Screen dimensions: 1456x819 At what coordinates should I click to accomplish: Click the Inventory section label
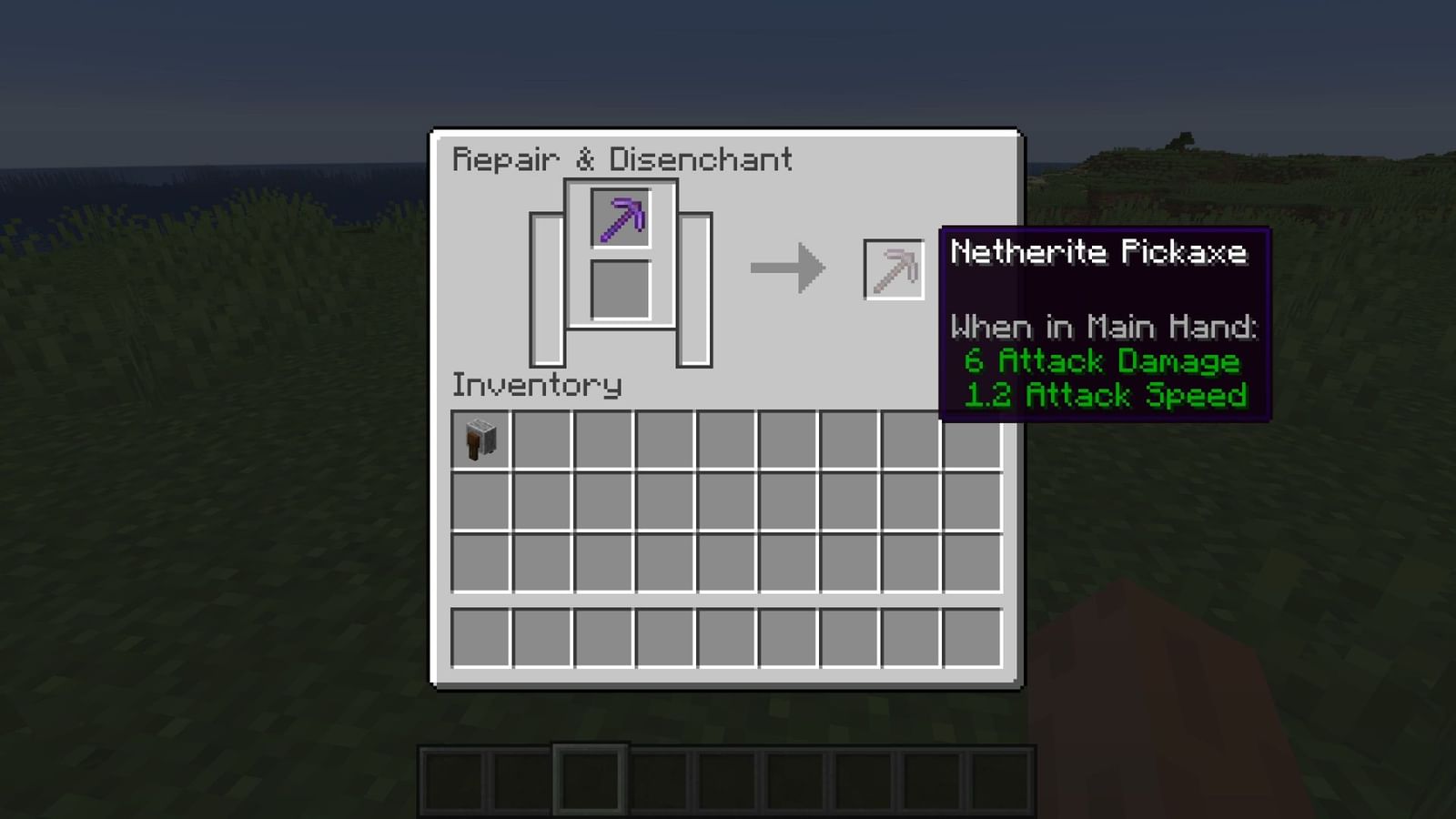click(537, 385)
